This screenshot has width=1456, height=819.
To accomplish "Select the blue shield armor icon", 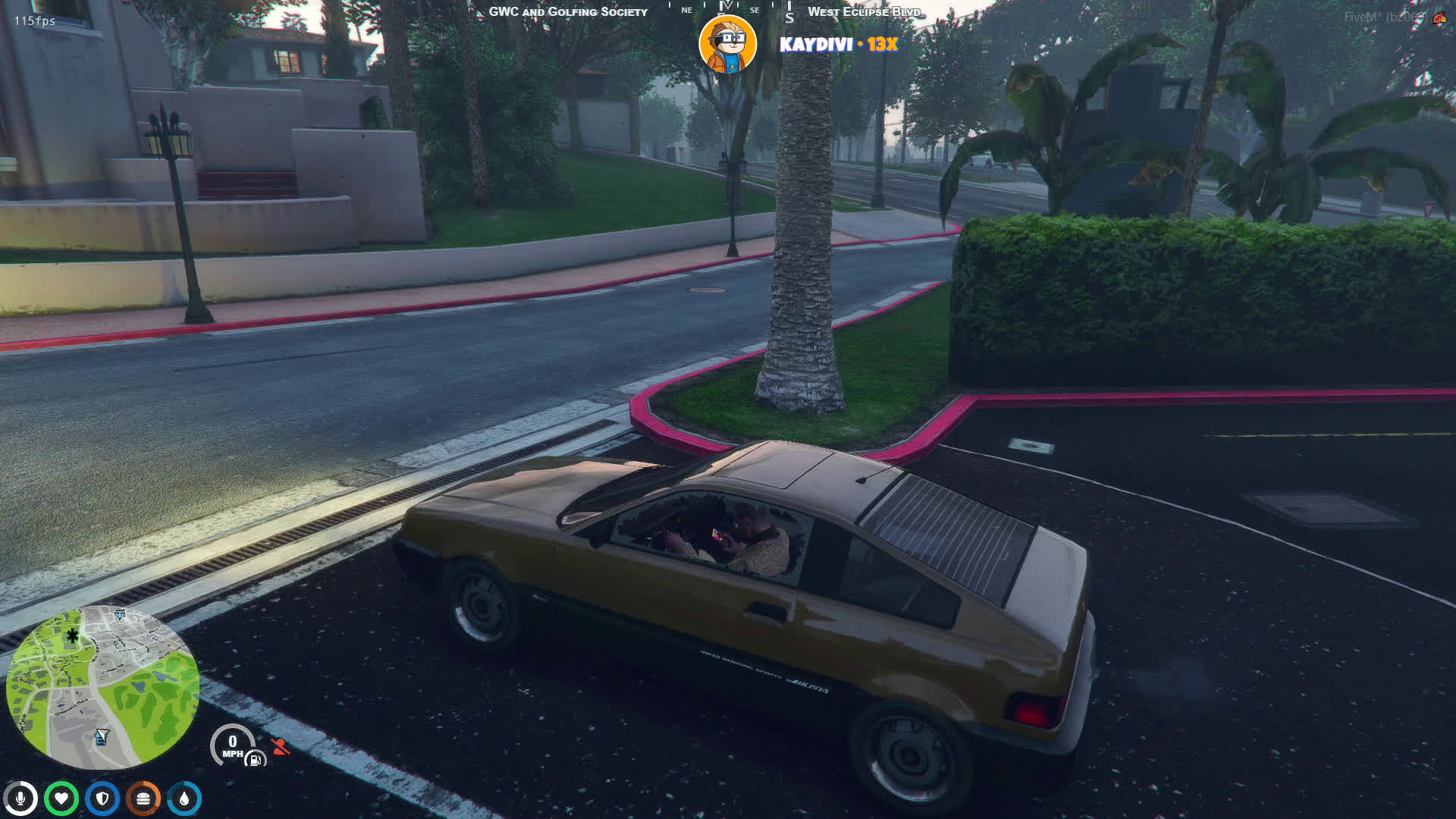I will pyautogui.click(x=102, y=799).
